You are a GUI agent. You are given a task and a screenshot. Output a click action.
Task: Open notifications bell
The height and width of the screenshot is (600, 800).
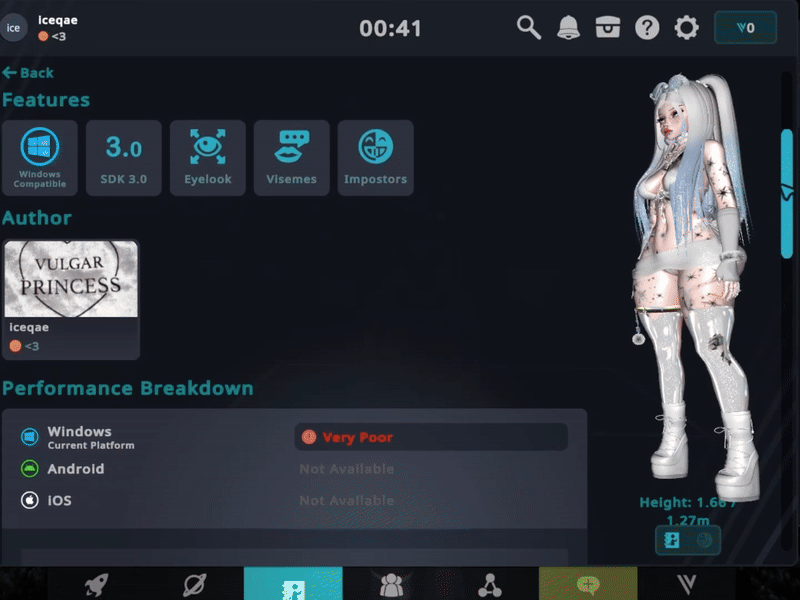[x=568, y=28]
